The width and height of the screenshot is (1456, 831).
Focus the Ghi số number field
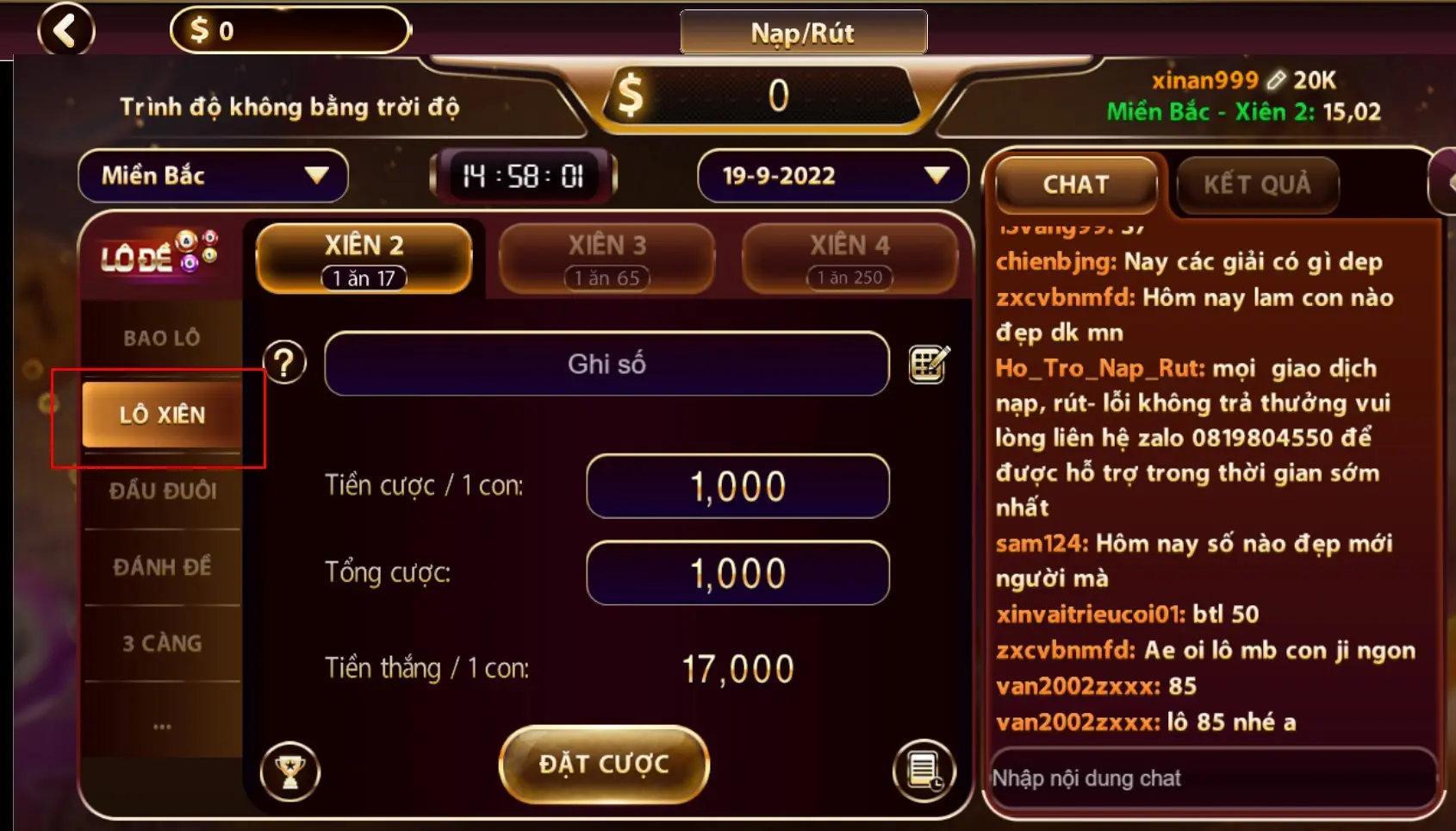[x=607, y=364]
